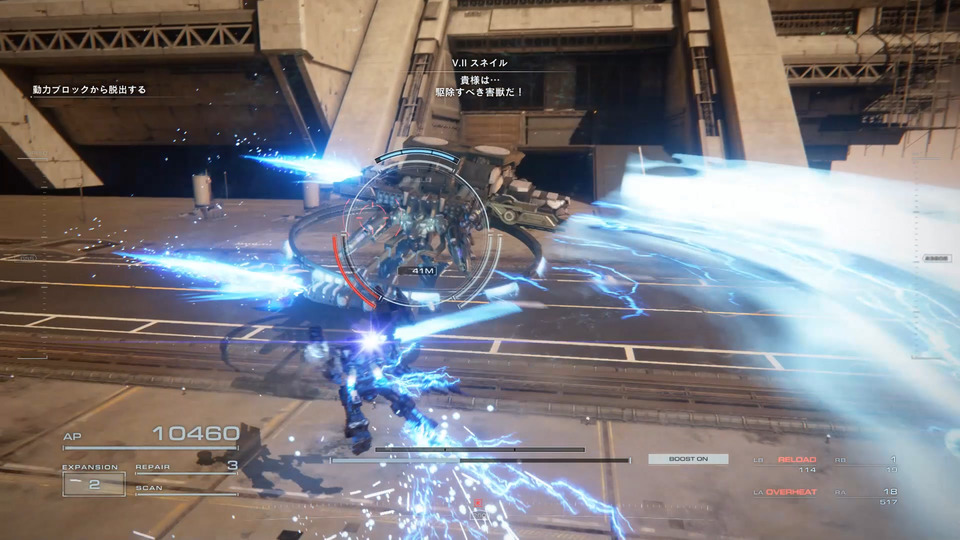
Task: Activate the Expansion slot box
Action: (94, 484)
